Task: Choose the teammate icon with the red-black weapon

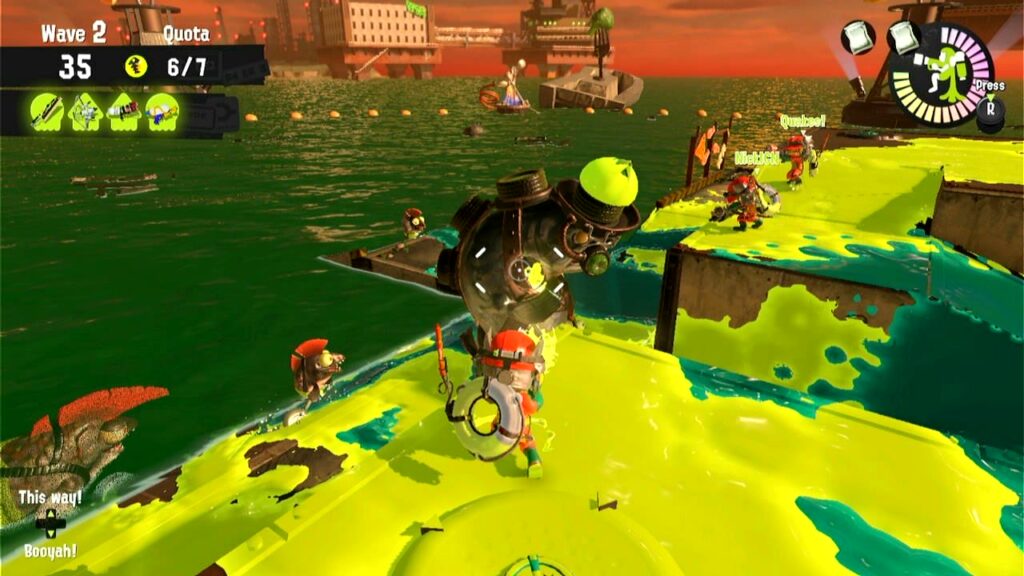Action: (123, 112)
